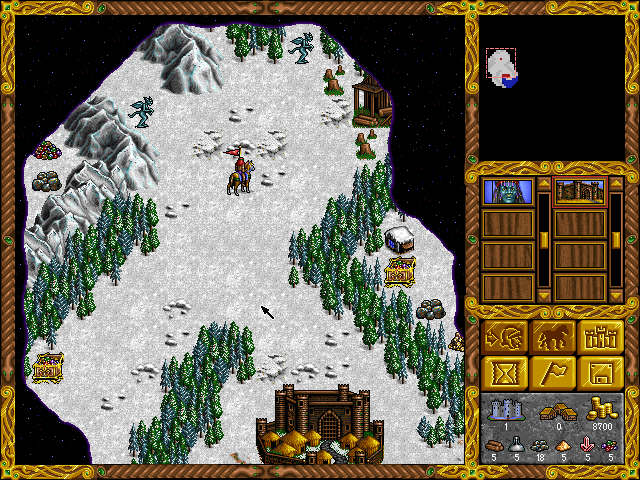Click the Next Hero helmet button

(507, 337)
